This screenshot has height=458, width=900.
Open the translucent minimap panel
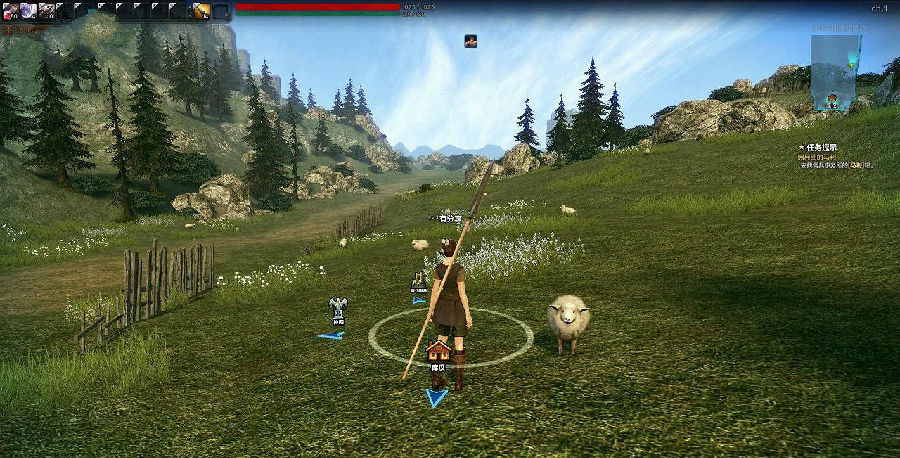click(836, 71)
